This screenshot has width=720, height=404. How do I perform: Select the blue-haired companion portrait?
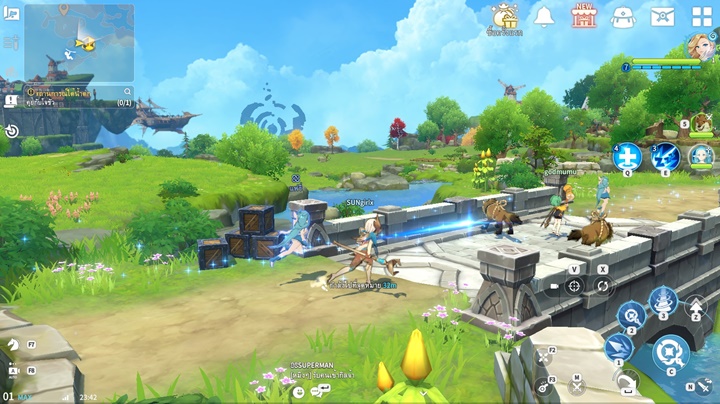702,157
